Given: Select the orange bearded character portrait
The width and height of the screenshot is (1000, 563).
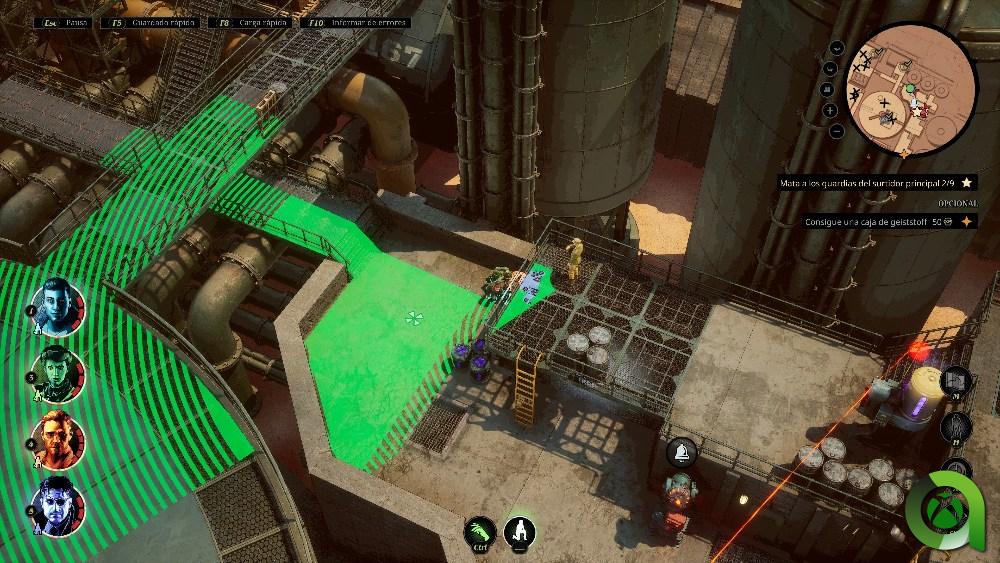Looking at the screenshot, I should tap(58, 437).
